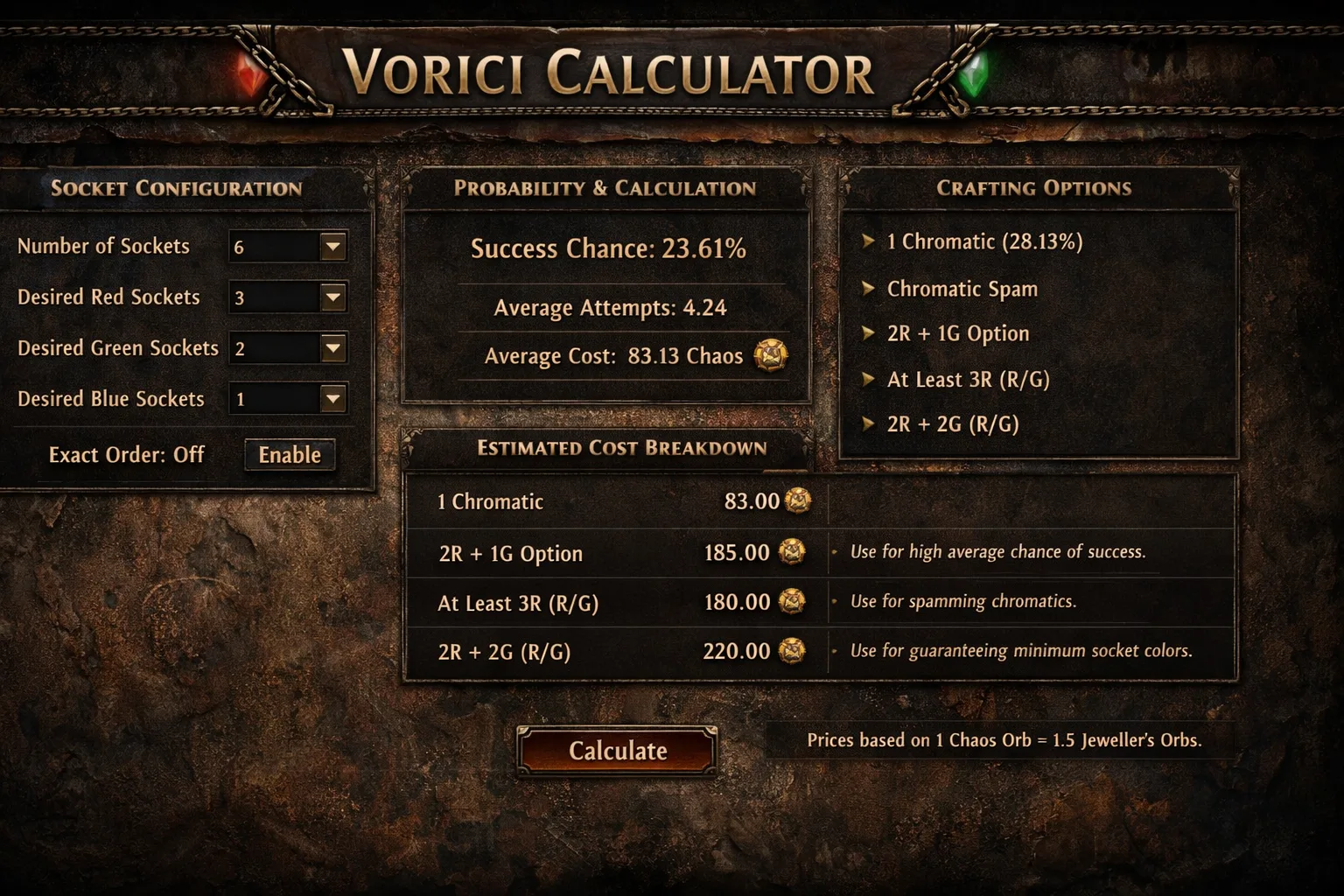Click the Calculate button
The image size is (1344, 896).
tap(617, 751)
